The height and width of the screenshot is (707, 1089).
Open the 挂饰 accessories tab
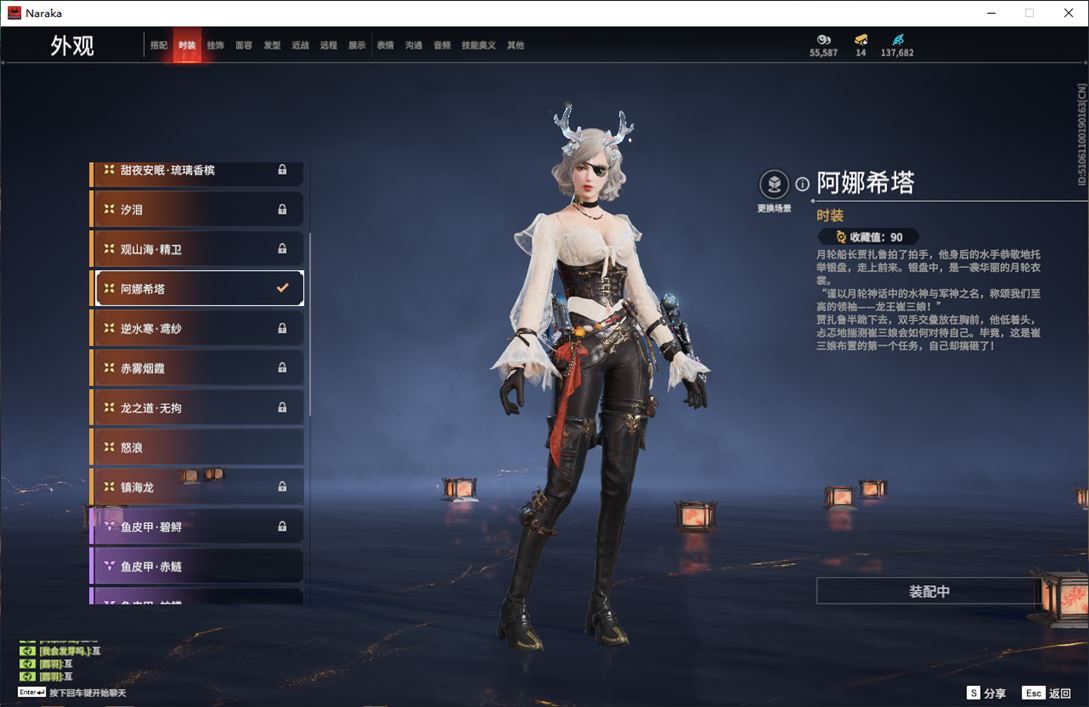(x=215, y=46)
